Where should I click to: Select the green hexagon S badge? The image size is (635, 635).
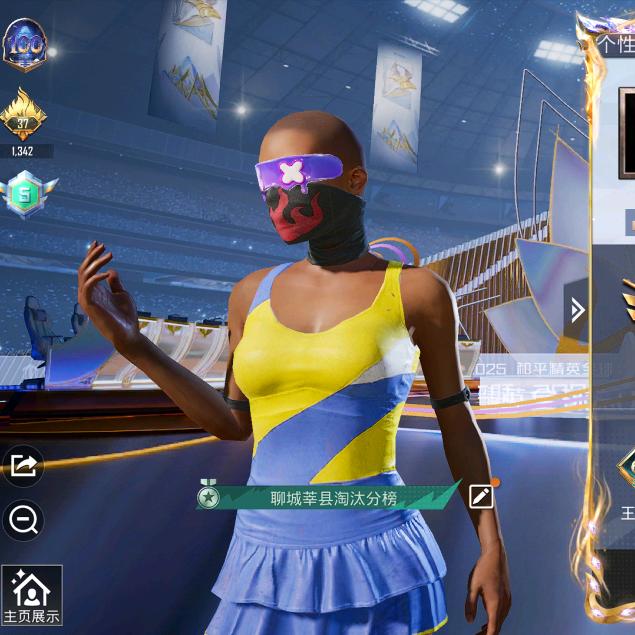23,193
